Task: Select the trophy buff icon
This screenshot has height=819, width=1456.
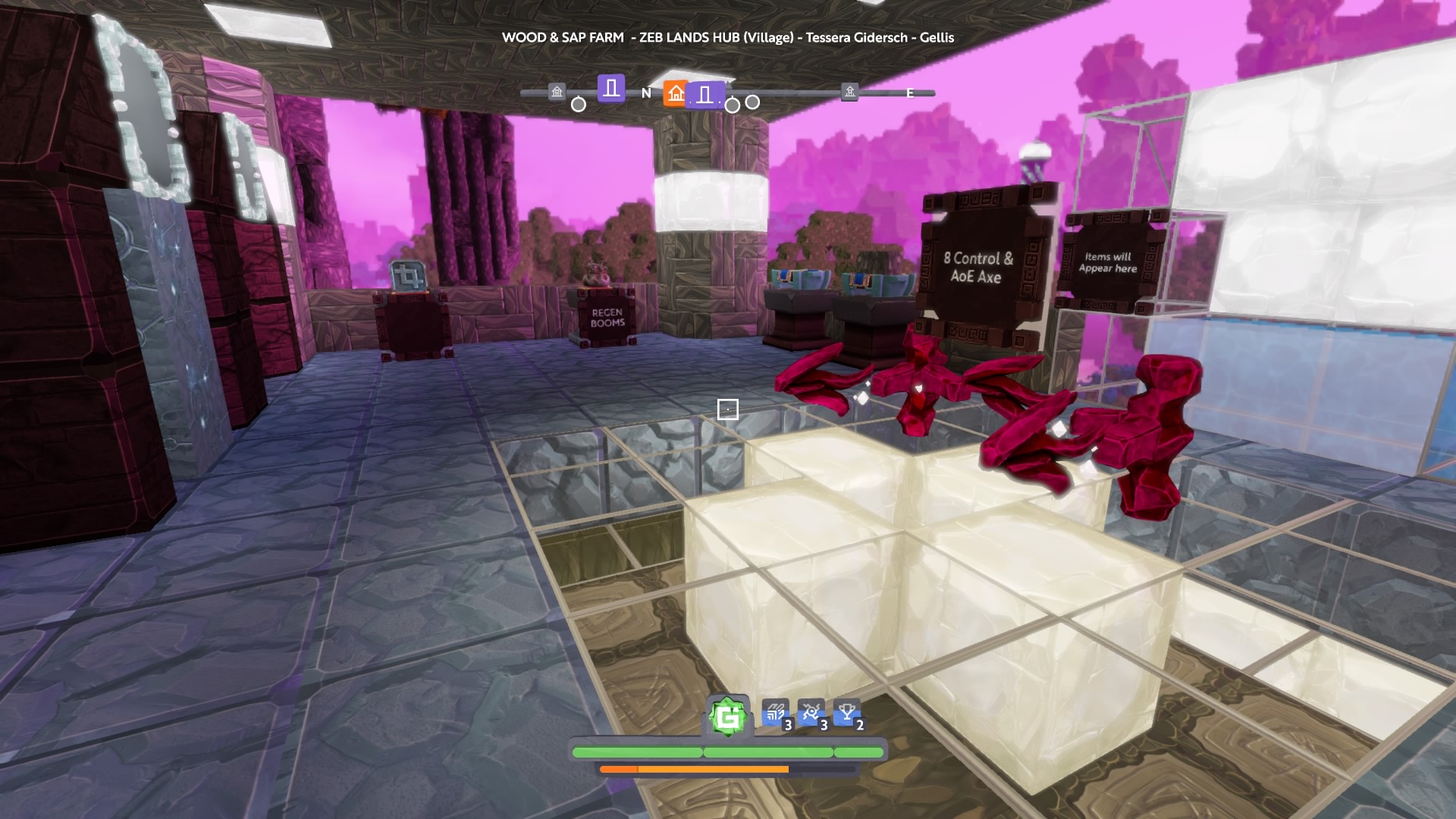Action: tap(846, 714)
